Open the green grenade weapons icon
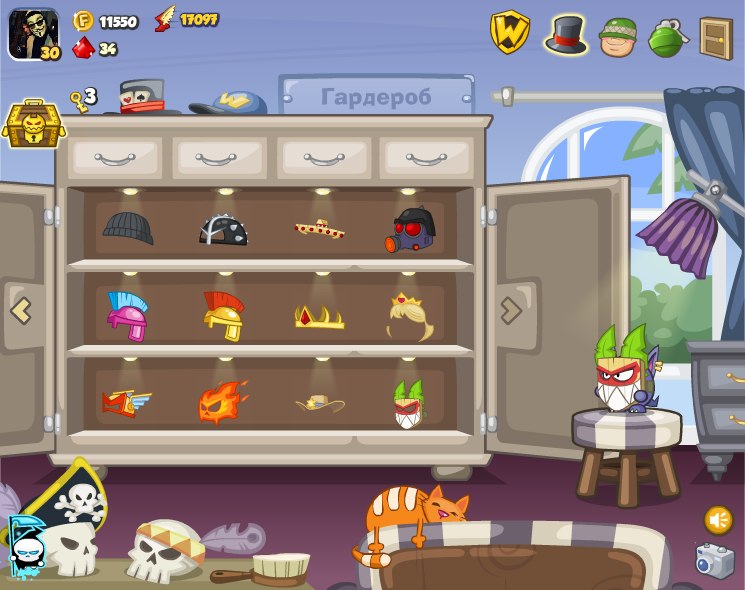Viewport: 745px width, 590px height. tap(666, 37)
